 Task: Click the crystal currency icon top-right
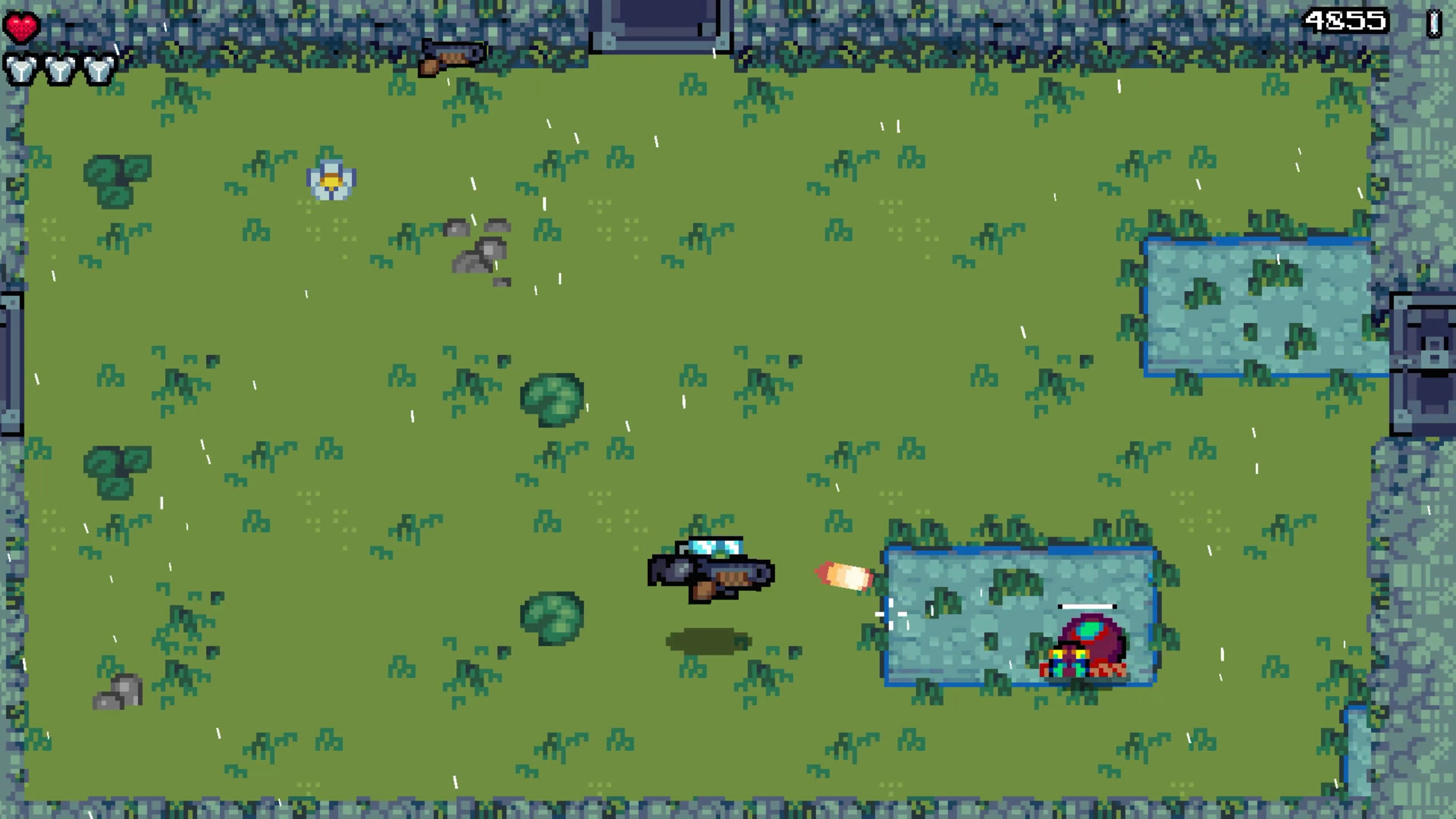[x=1434, y=23]
